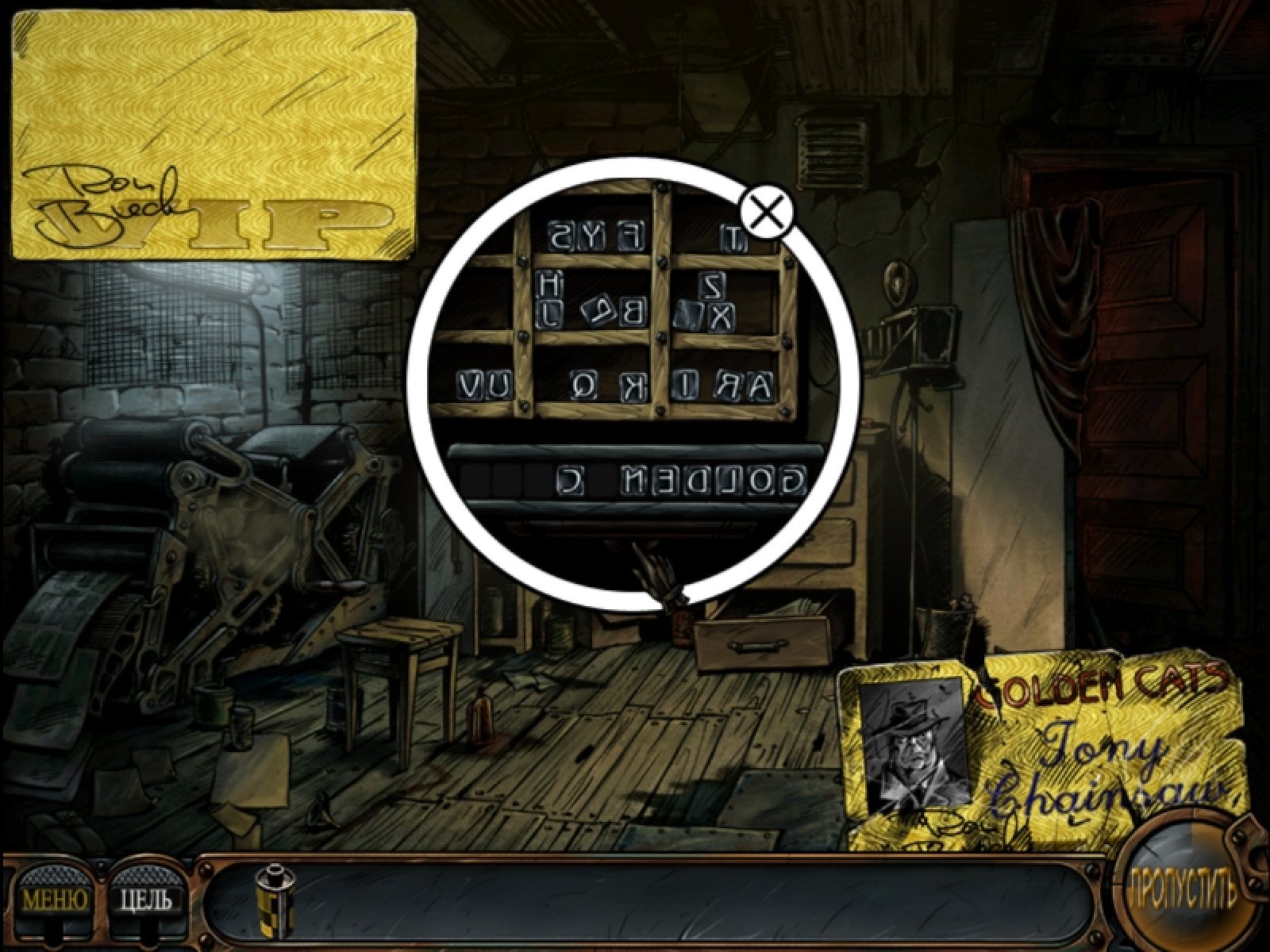The height and width of the screenshot is (952, 1270).
Task: Choose the letter F tile
Action: [x=631, y=236]
